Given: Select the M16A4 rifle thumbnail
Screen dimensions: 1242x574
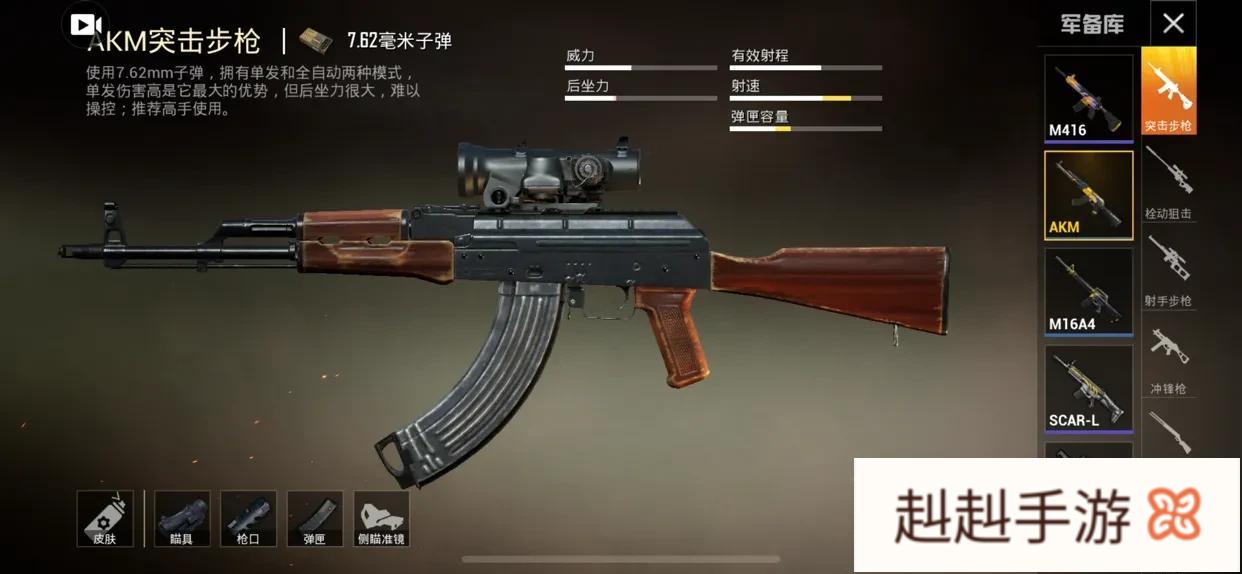Looking at the screenshot, I should 1088,291.
